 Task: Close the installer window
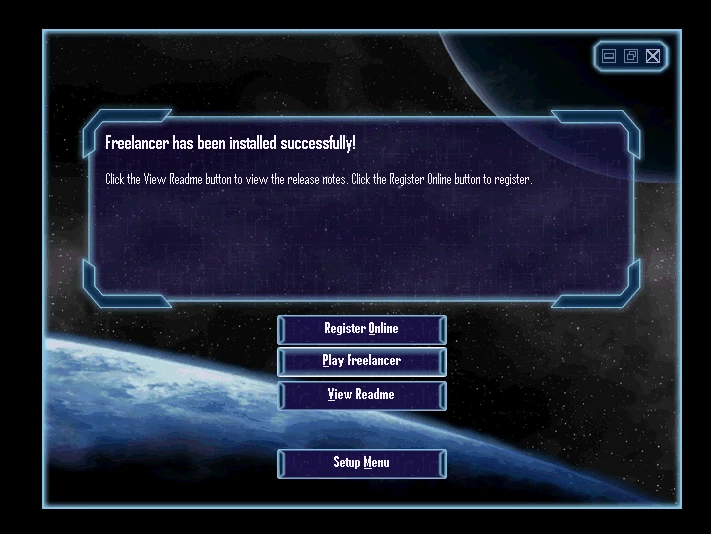click(653, 56)
